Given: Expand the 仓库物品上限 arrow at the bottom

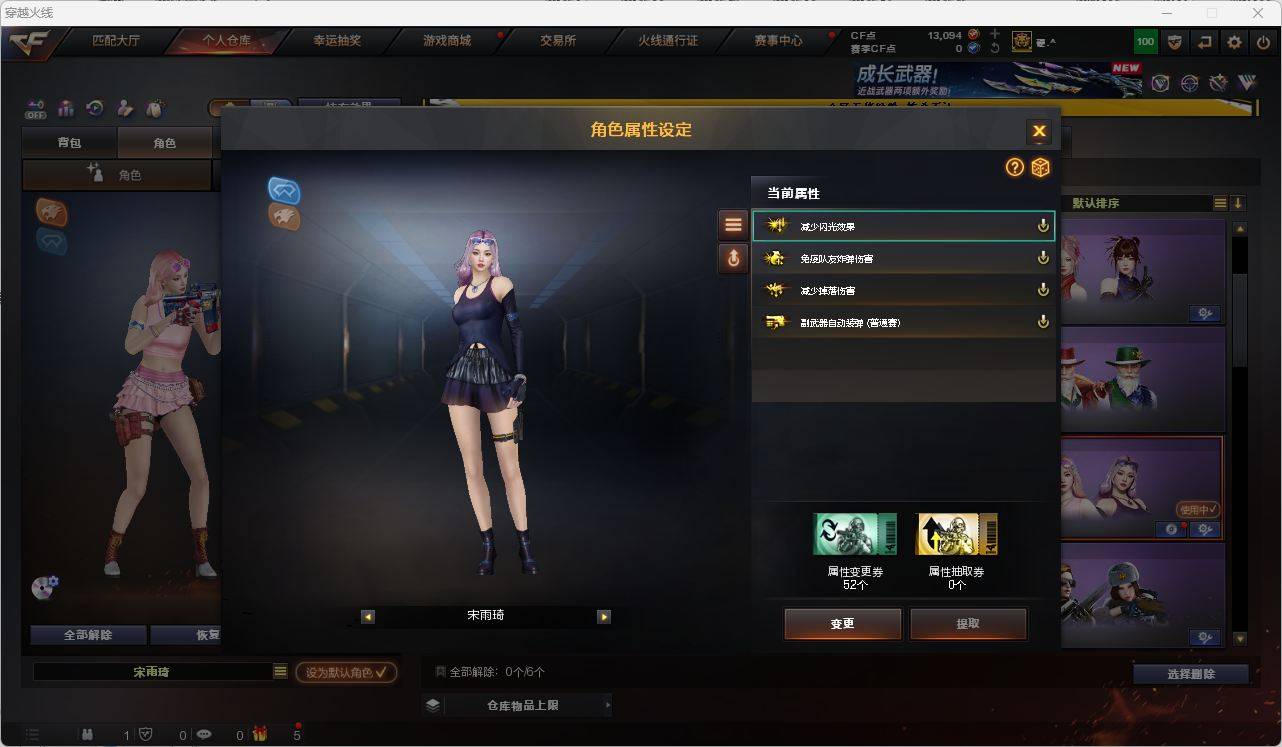Looking at the screenshot, I should click(607, 704).
